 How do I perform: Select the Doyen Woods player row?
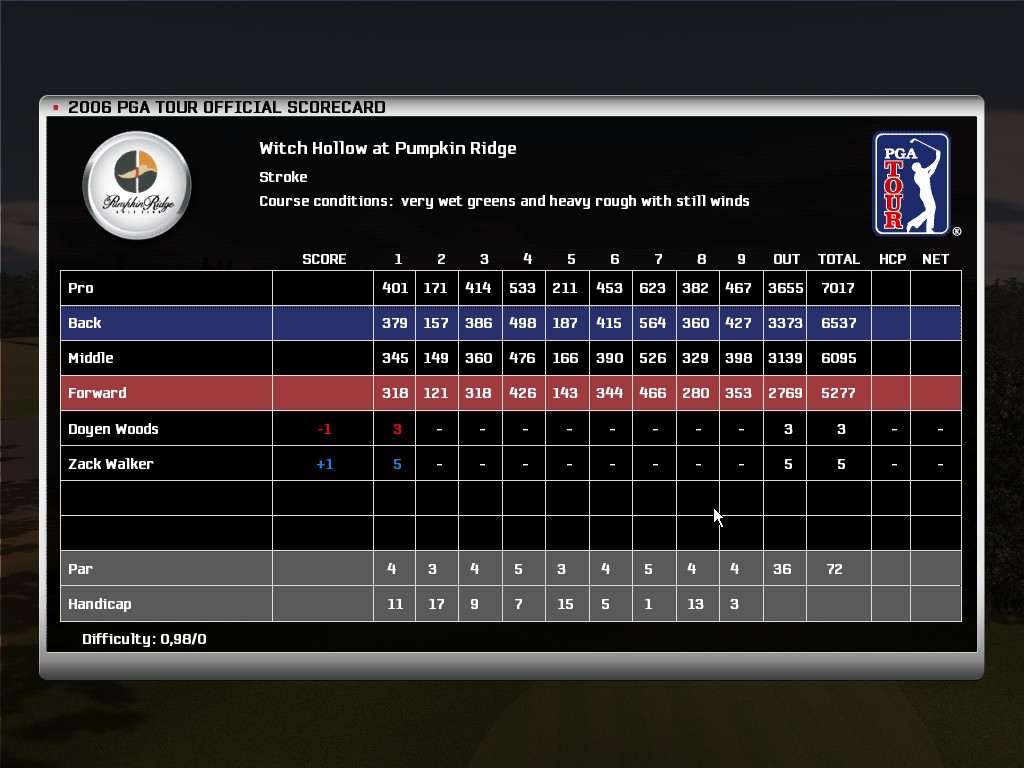(x=113, y=429)
